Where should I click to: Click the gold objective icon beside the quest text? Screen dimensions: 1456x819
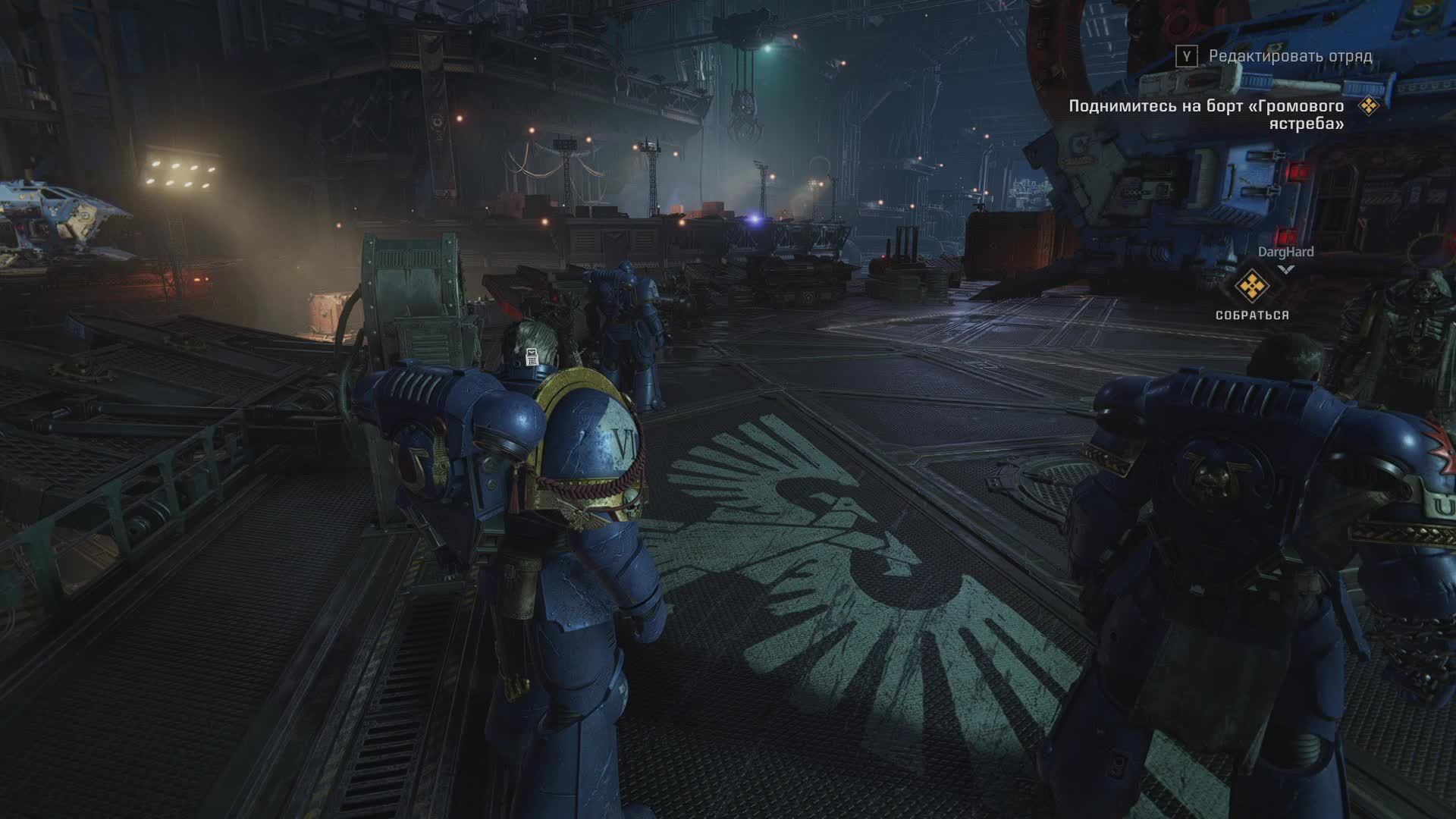point(1369,106)
